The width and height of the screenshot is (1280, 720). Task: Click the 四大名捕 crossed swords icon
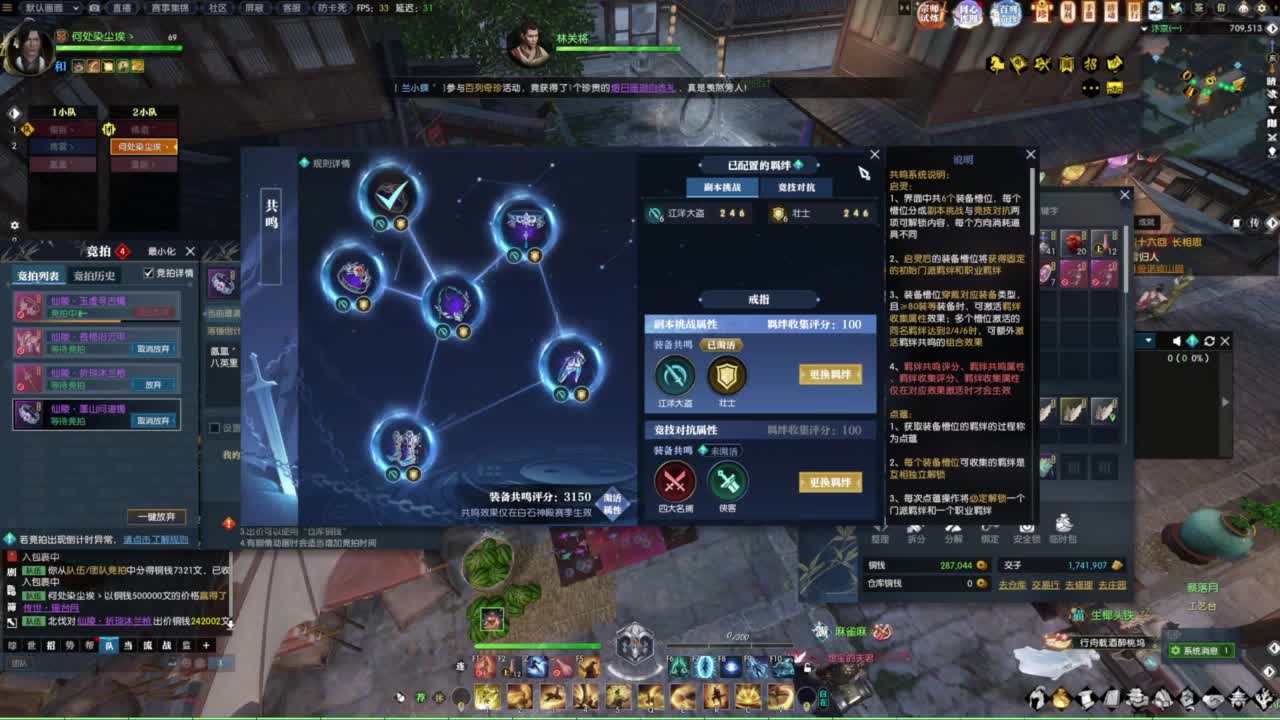tap(675, 482)
